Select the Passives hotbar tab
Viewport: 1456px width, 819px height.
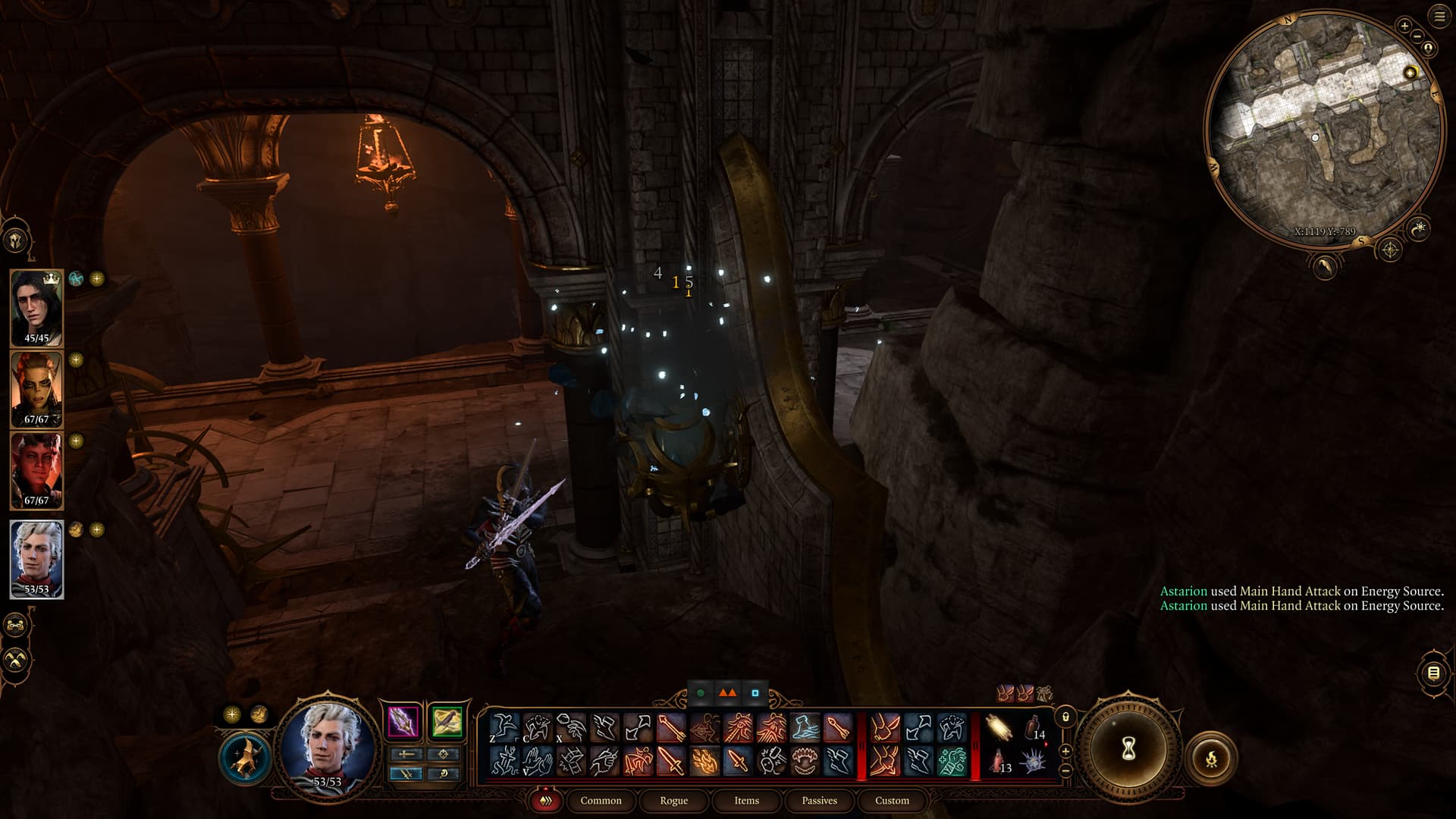tap(819, 800)
